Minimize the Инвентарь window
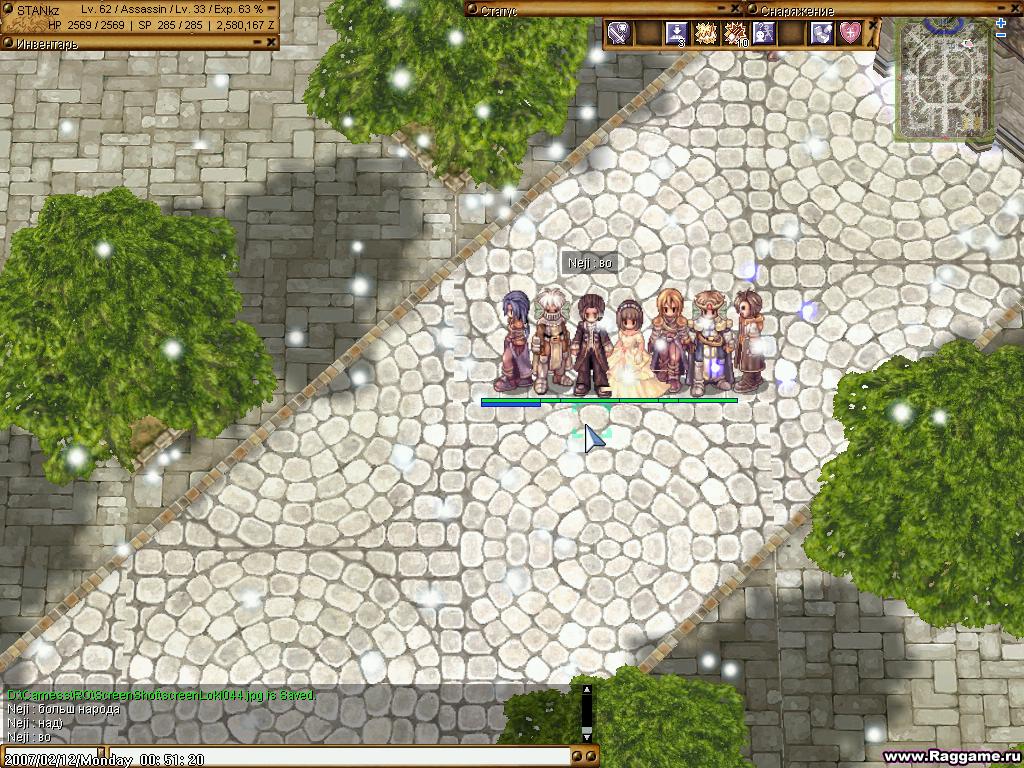 point(258,42)
